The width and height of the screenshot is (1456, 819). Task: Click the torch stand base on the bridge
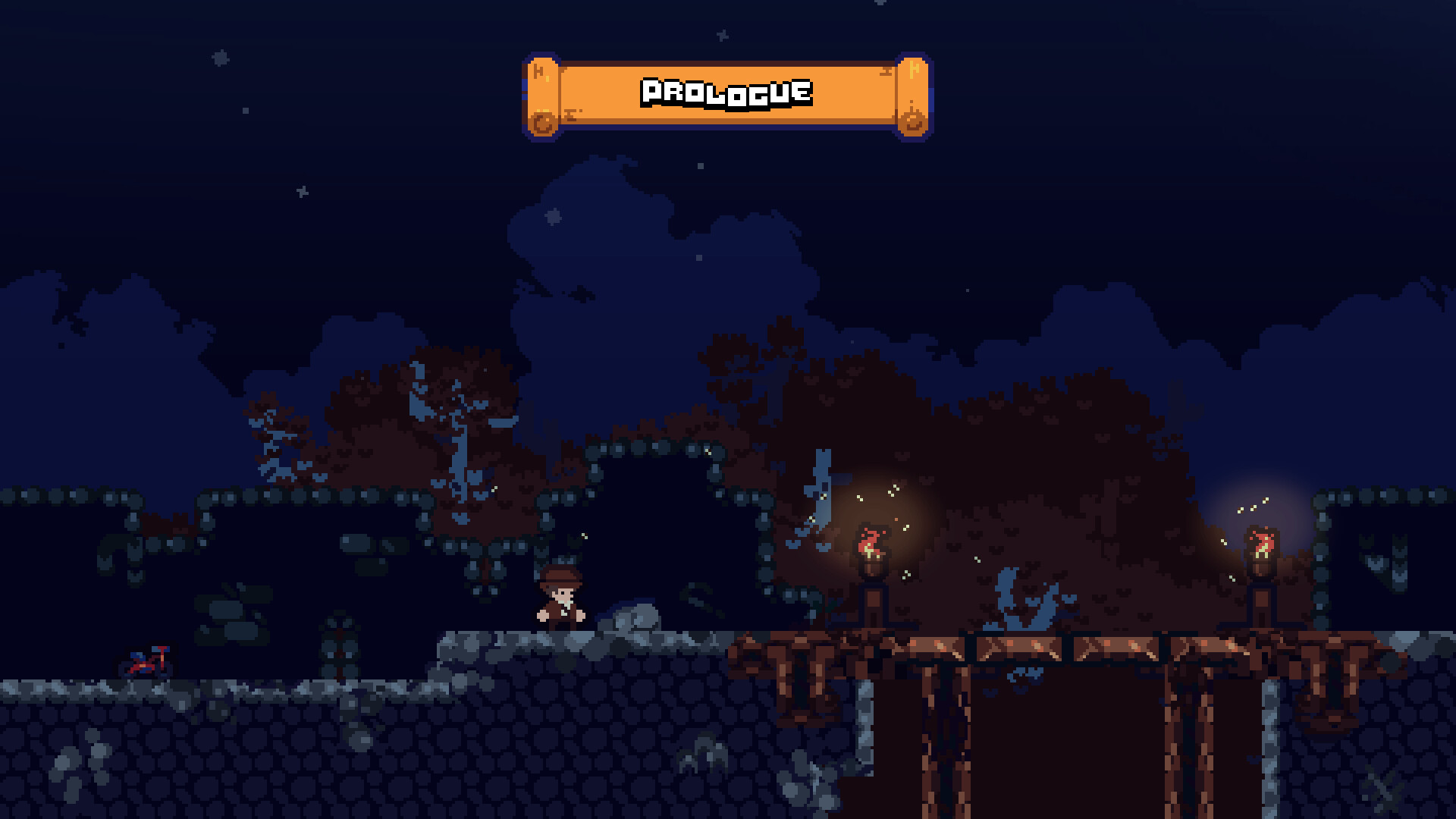coord(873,607)
